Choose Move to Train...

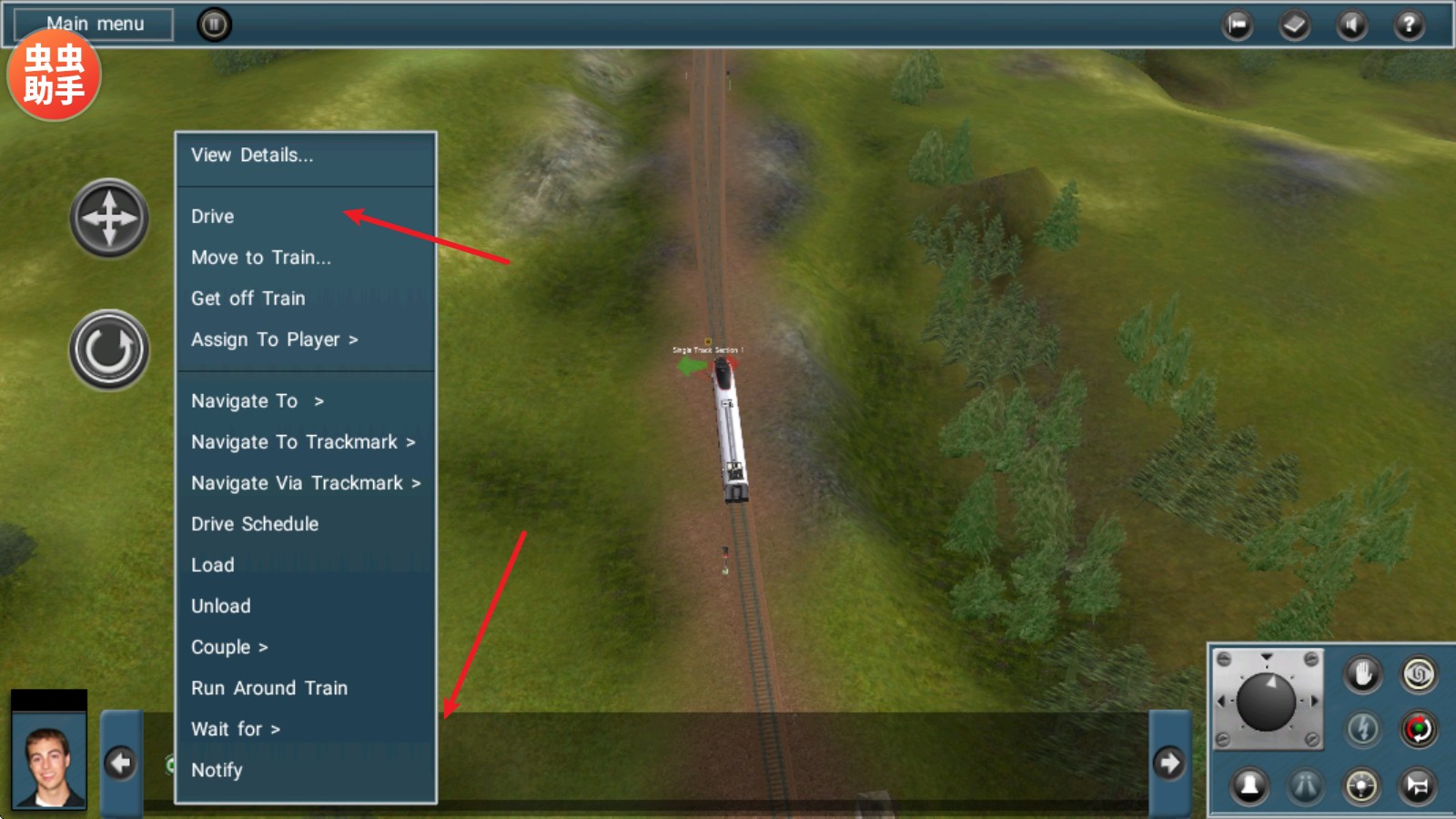coord(261,258)
